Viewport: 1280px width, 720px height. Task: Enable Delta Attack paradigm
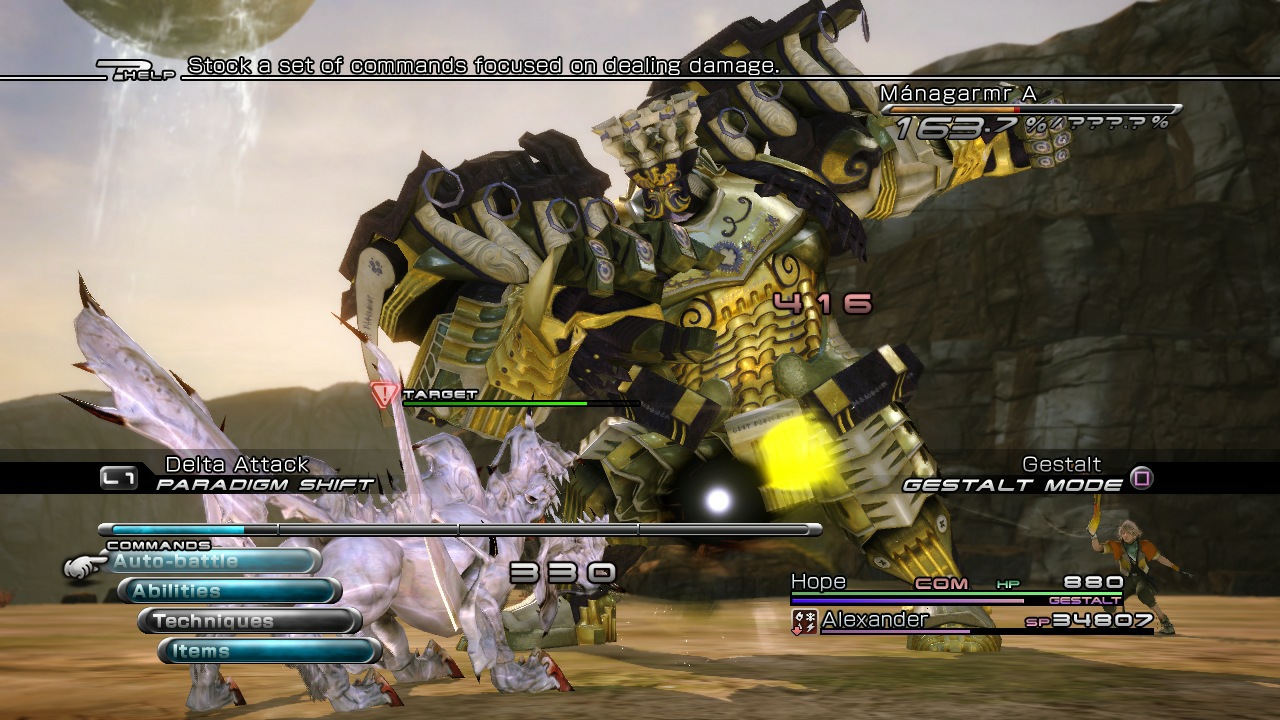pyautogui.click(x=236, y=464)
